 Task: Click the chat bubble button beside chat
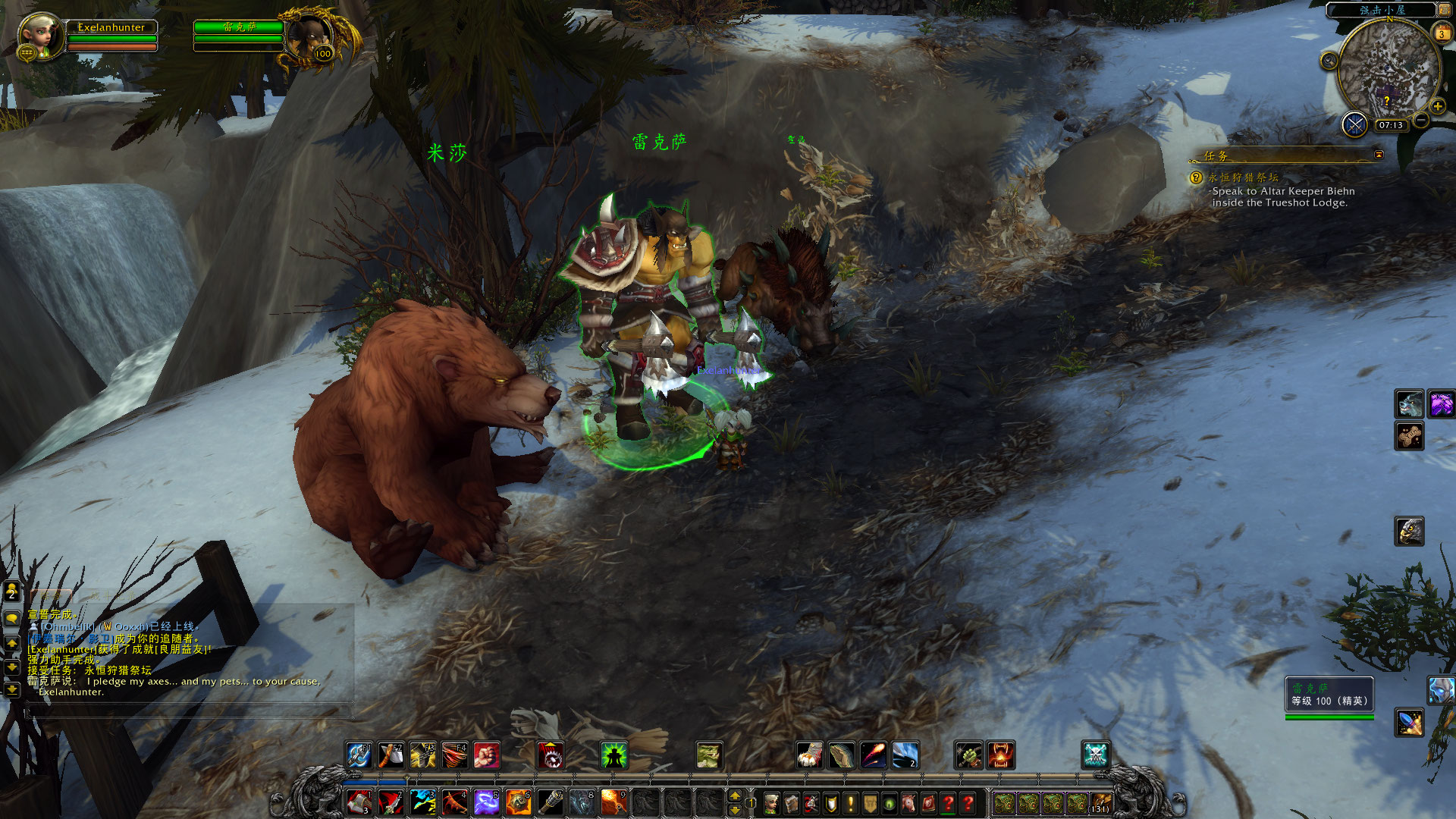[12, 619]
